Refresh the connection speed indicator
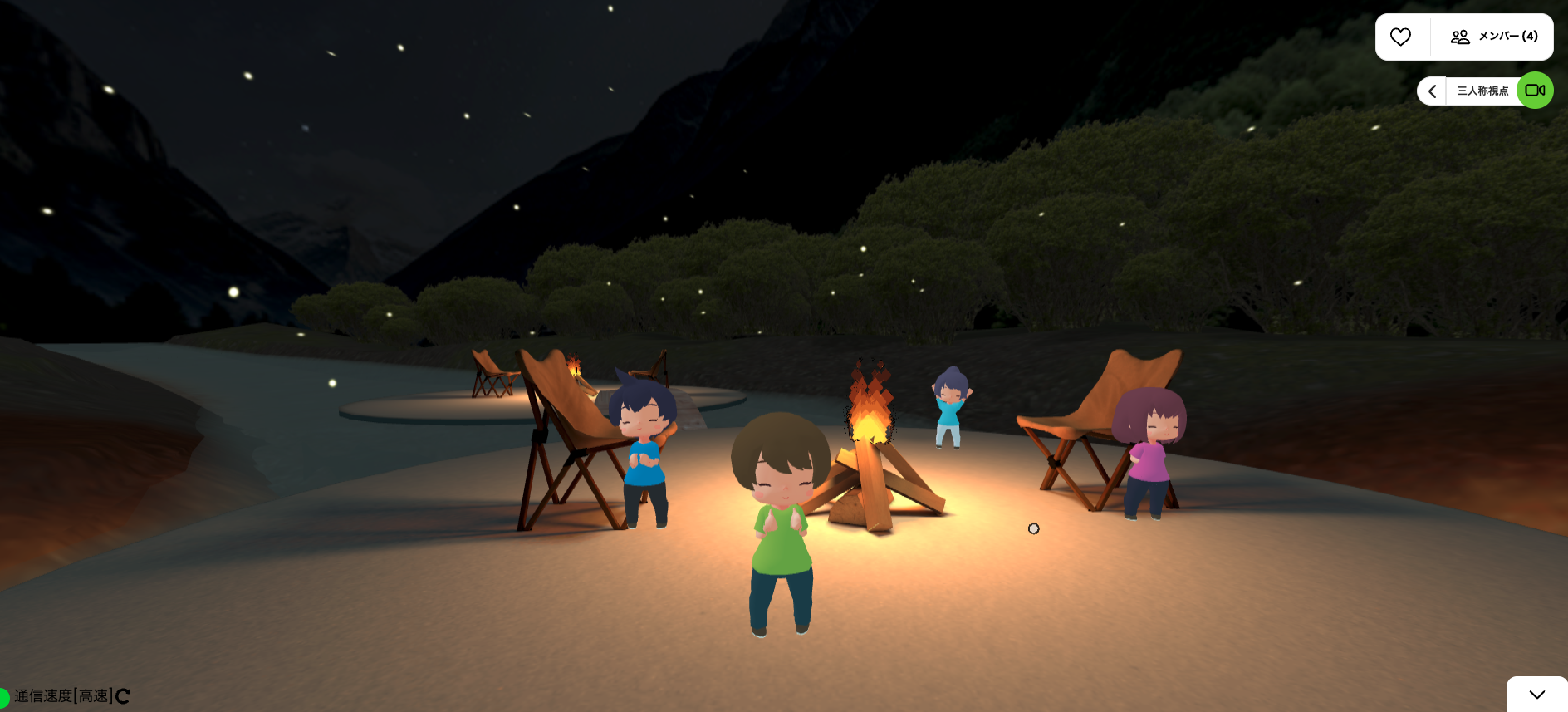The image size is (1568, 712). click(x=123, y=696)
